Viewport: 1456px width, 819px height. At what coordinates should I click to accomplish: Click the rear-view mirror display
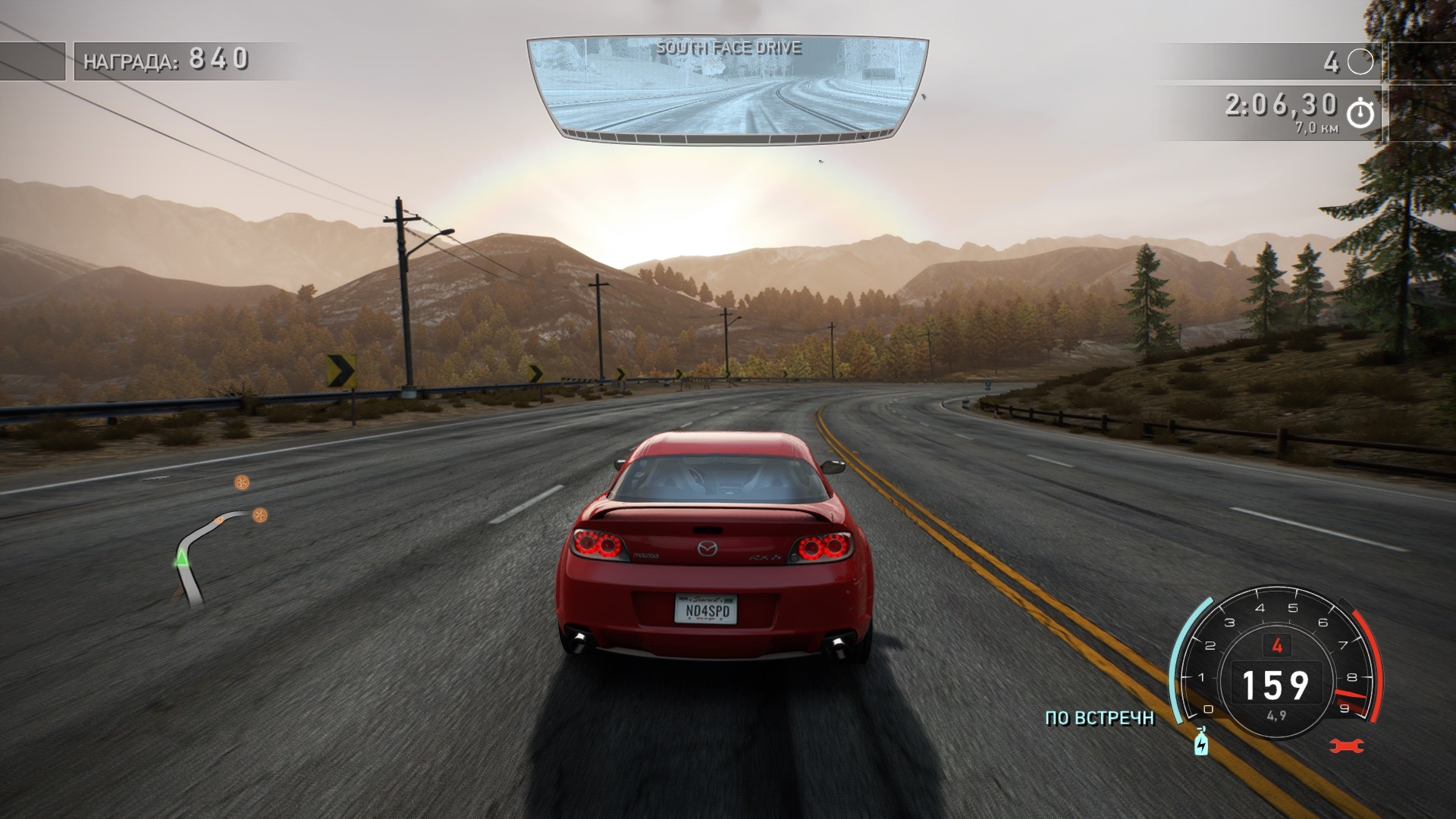(726, 89)
